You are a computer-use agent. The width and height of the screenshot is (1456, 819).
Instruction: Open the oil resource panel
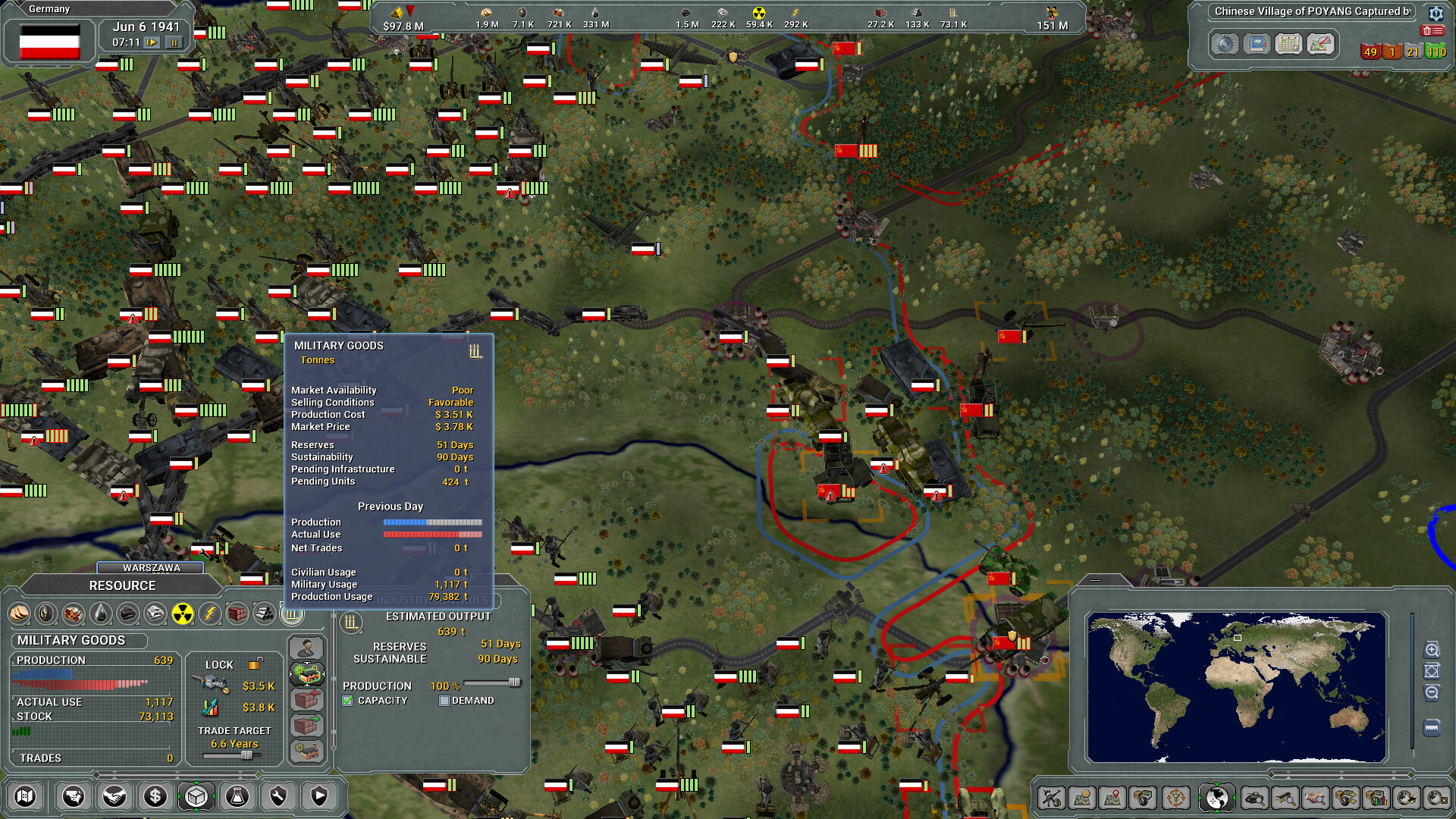click(99, 614)
